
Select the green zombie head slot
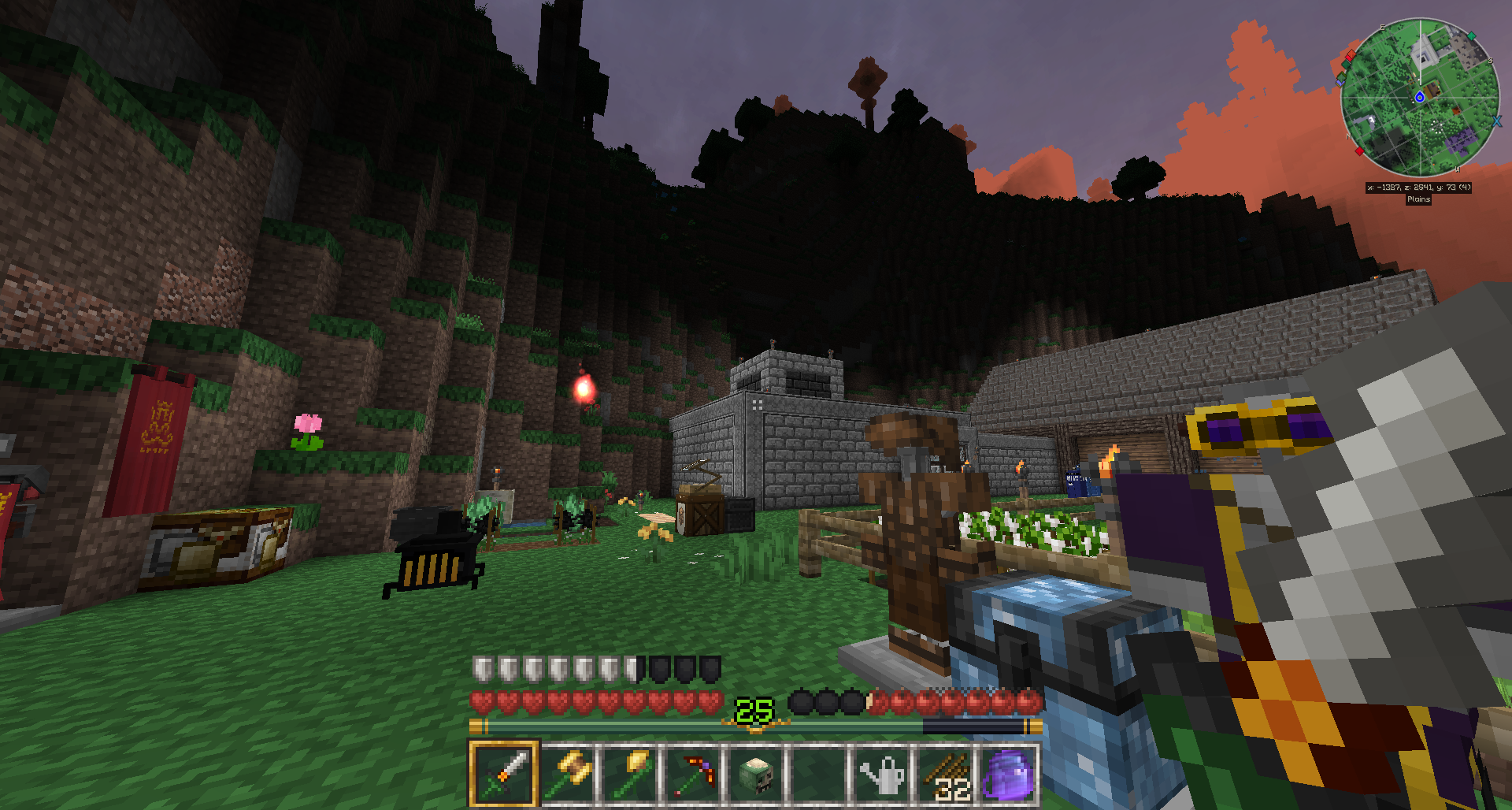[756, 774]
